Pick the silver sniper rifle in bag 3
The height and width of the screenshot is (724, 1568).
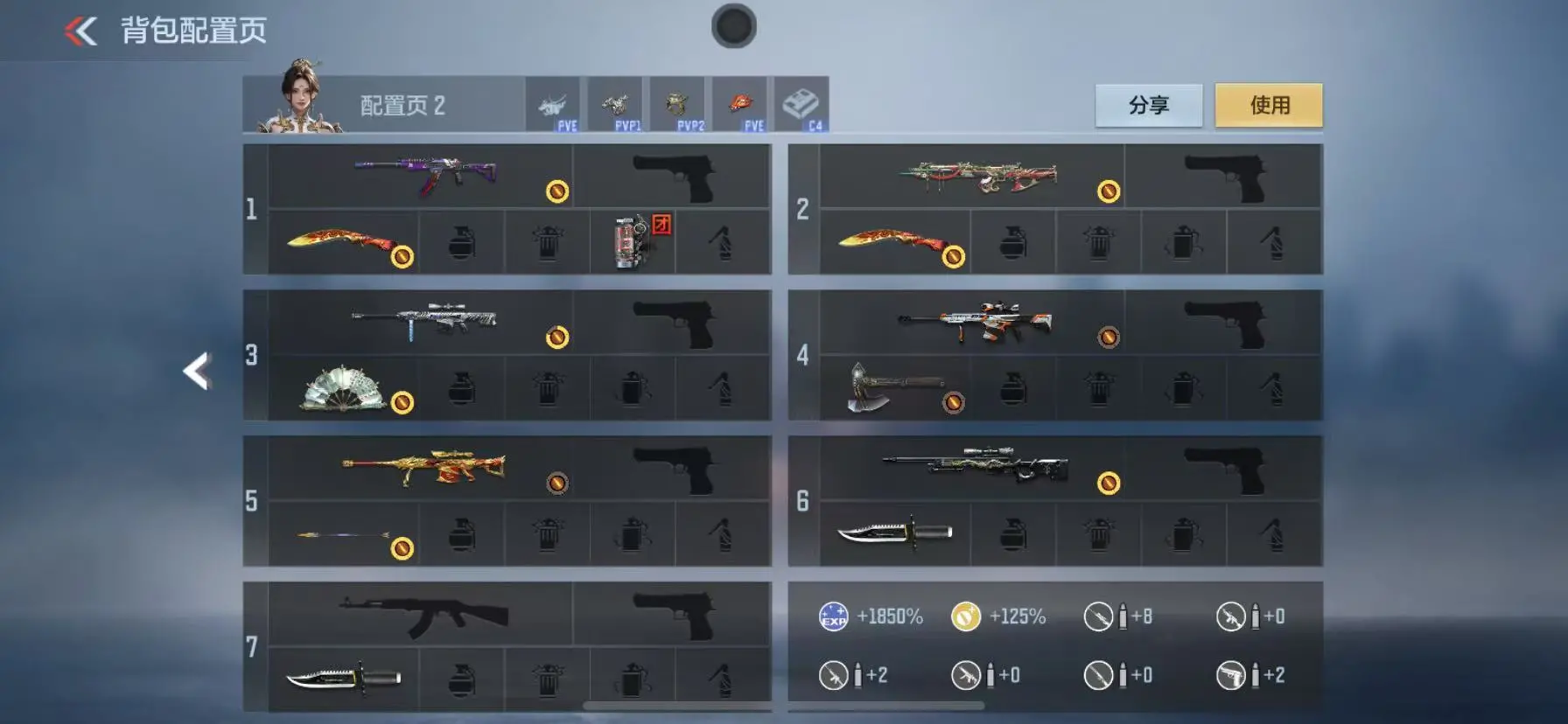click(x=425, y=321)
